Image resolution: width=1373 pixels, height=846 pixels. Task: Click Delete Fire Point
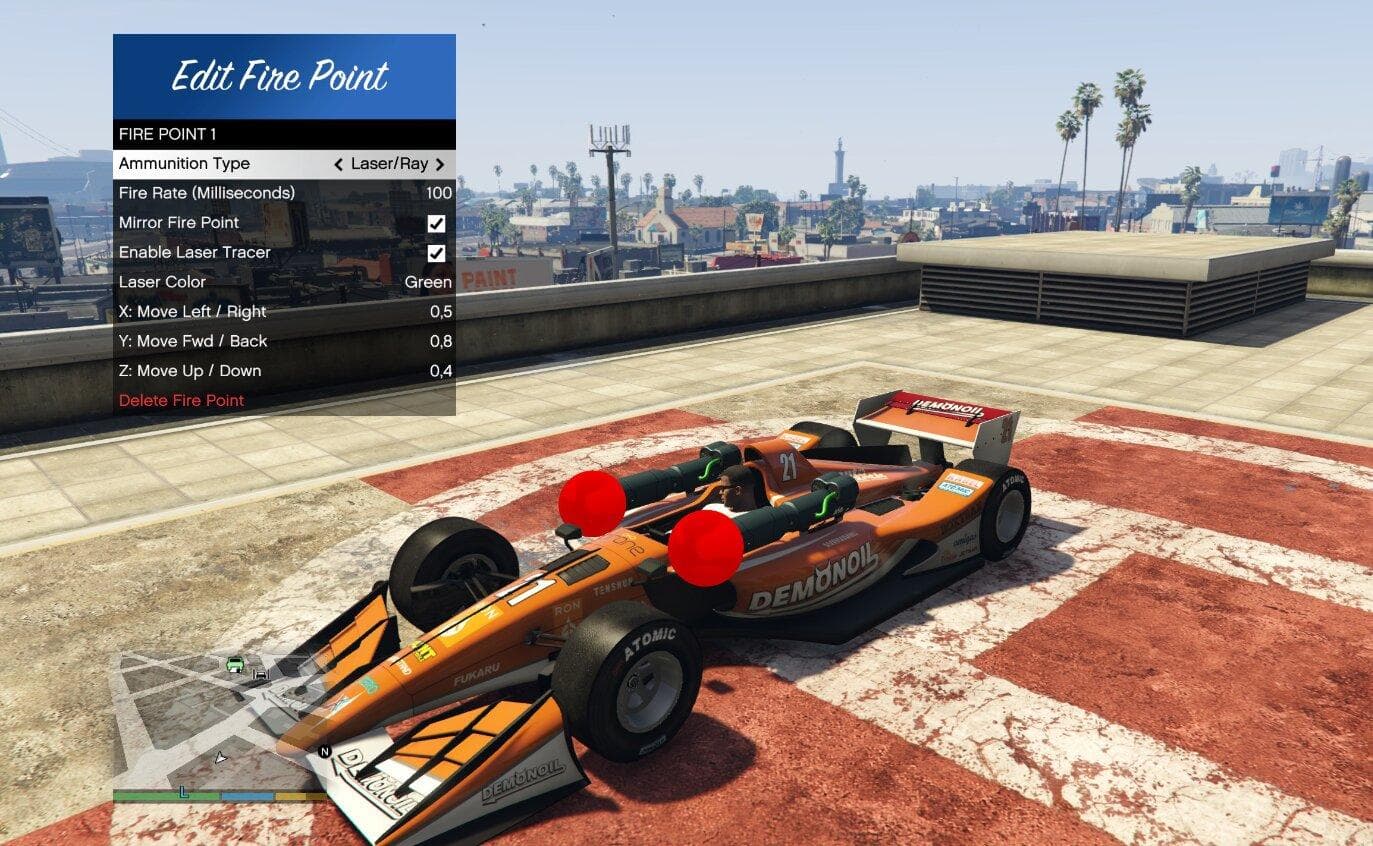coord(181,400)
